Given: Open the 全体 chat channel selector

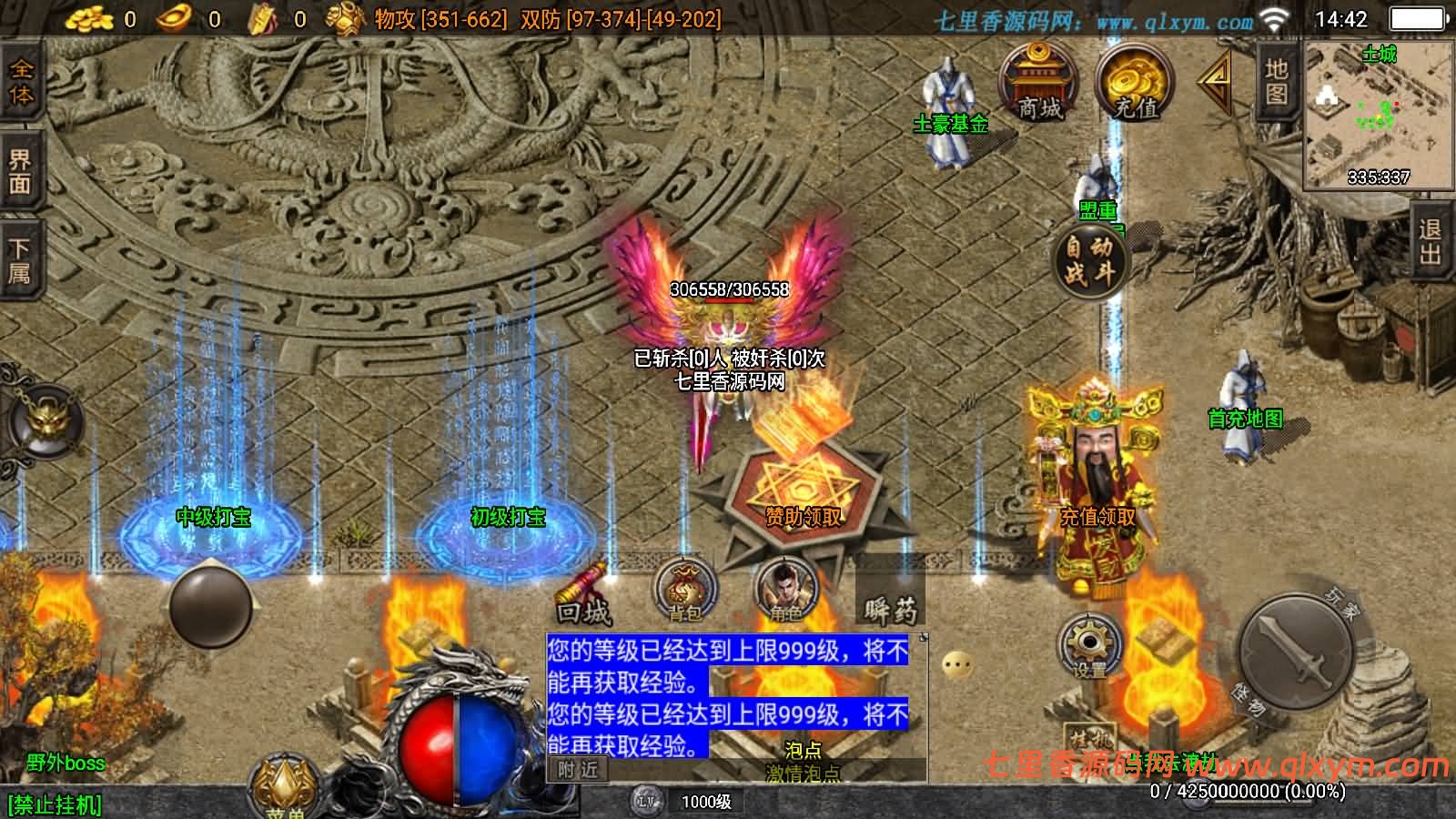Looking at the screenshot, I should pos(20,84).
